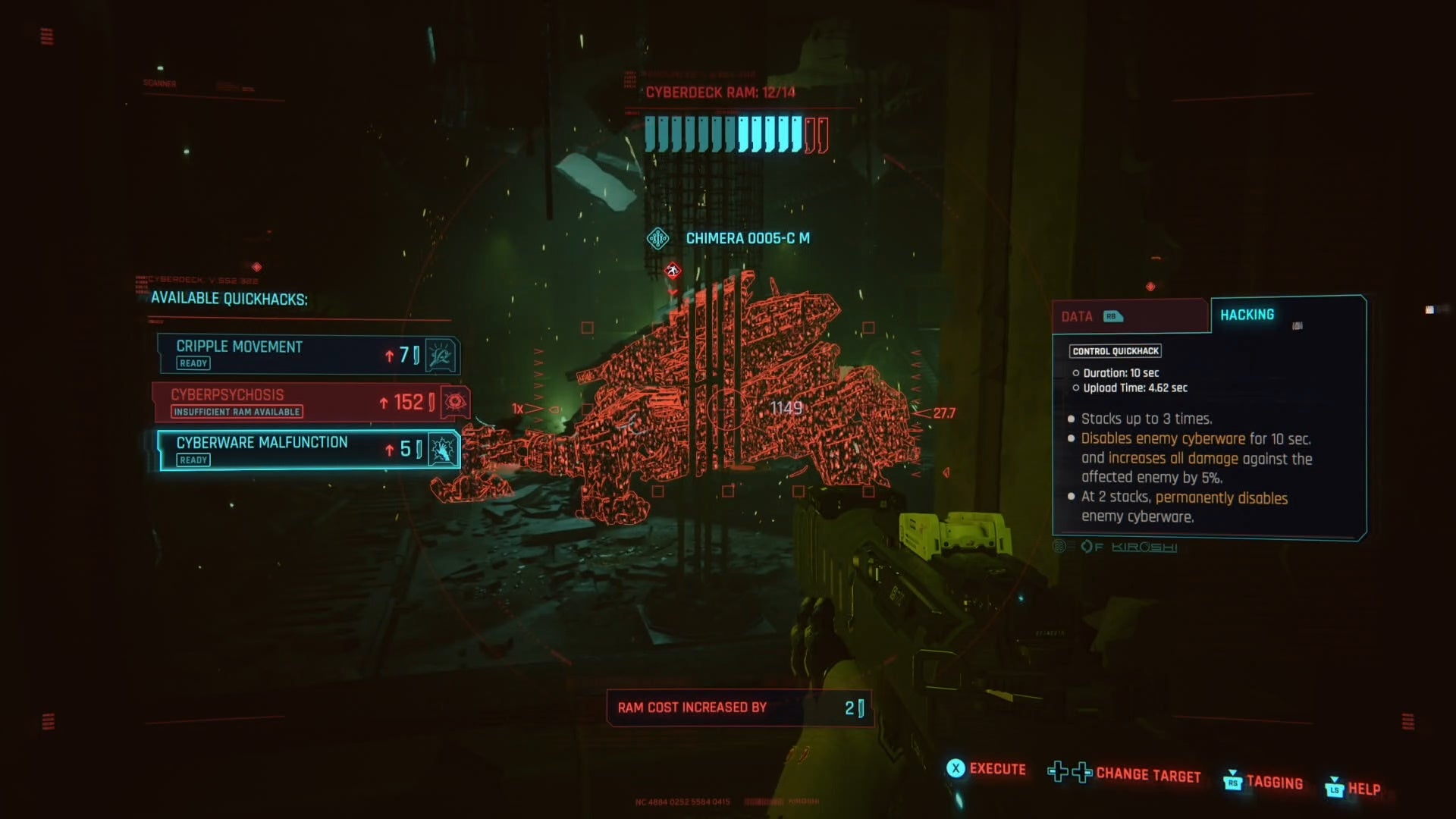Activate the Tagging option

pos(1274,783)
